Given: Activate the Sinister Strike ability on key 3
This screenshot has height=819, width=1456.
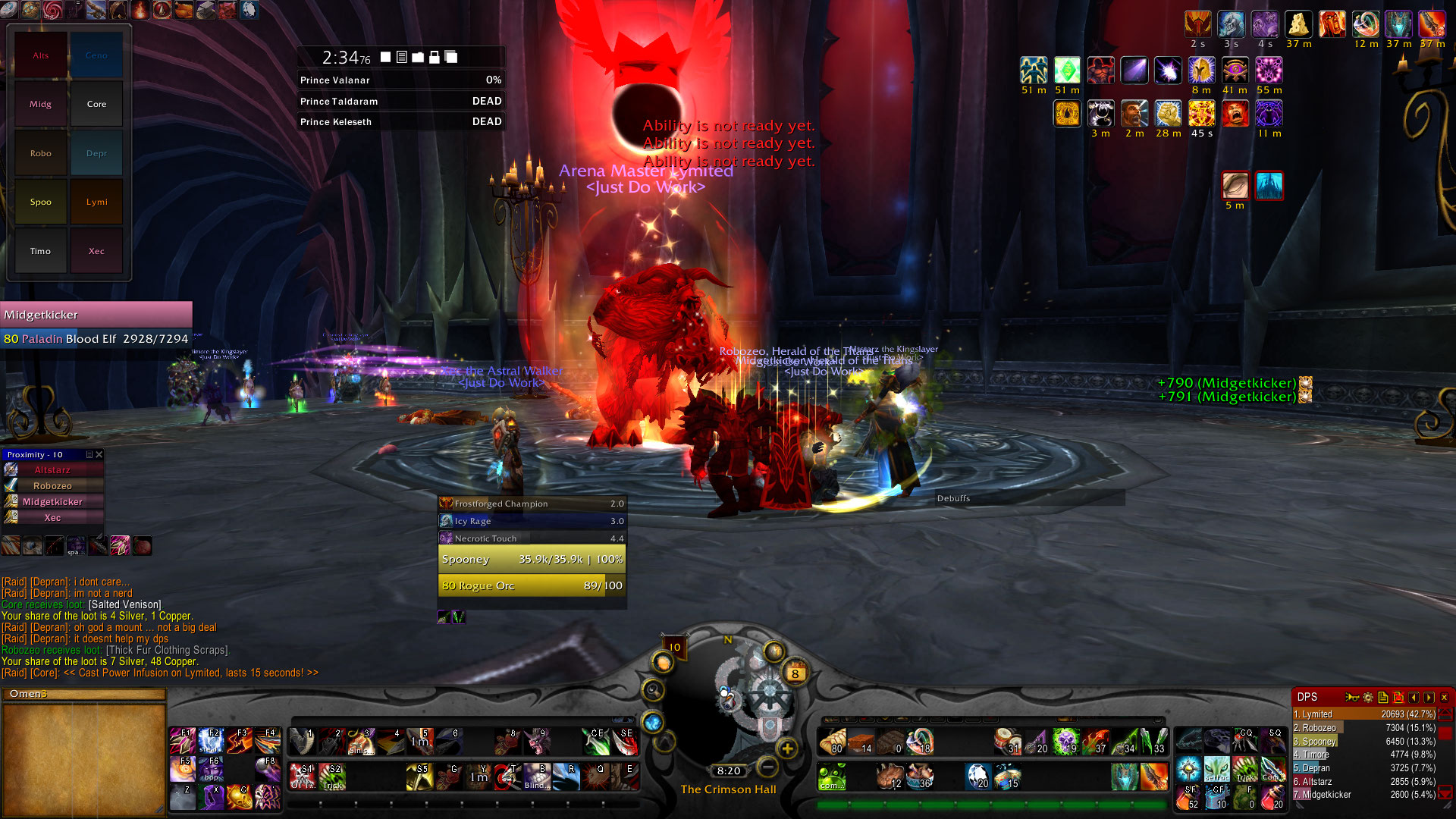Looking at the screenshot, I should [x=362, y=742].
